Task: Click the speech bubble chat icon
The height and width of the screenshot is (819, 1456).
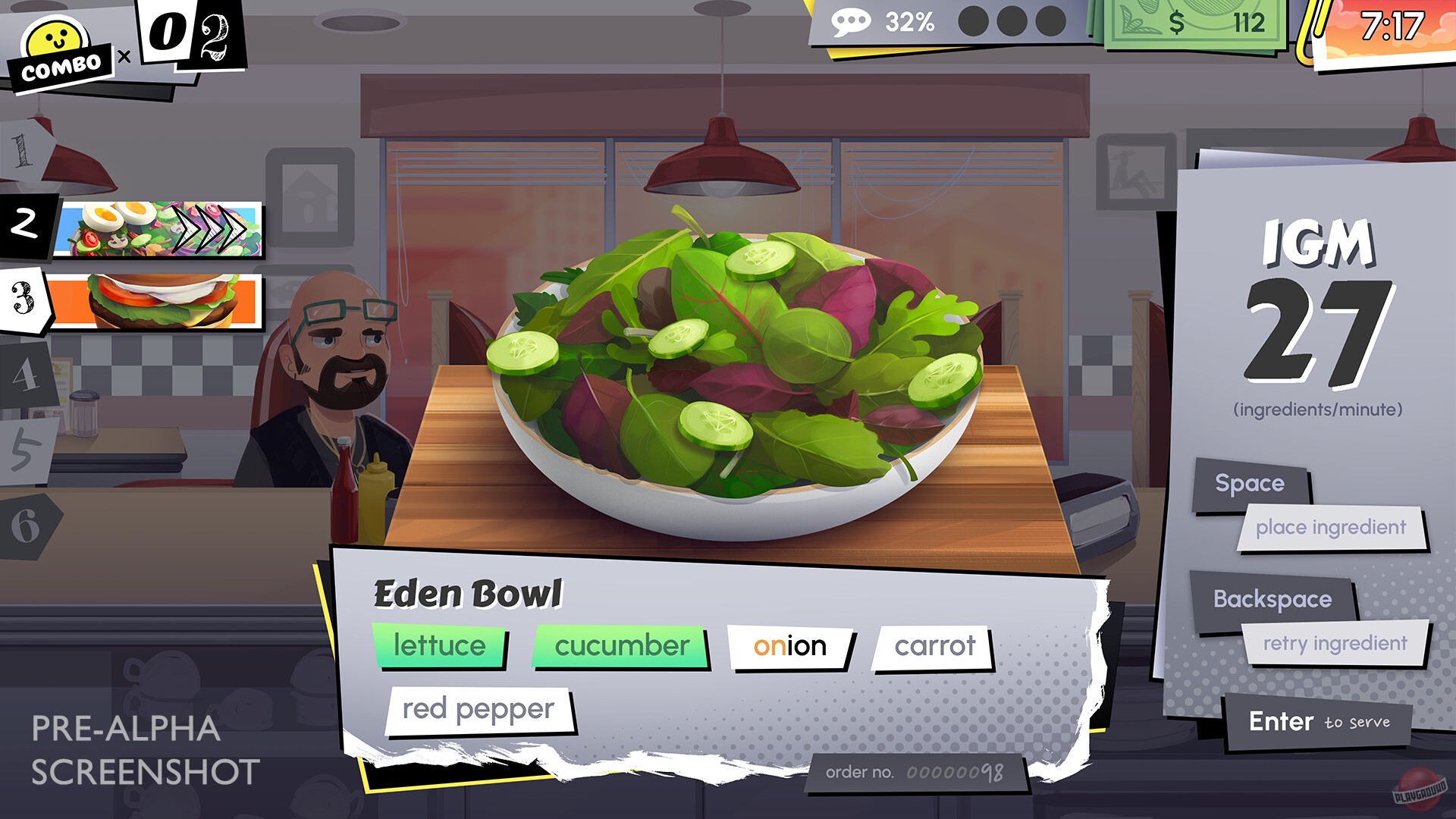Action: [852, 23]
